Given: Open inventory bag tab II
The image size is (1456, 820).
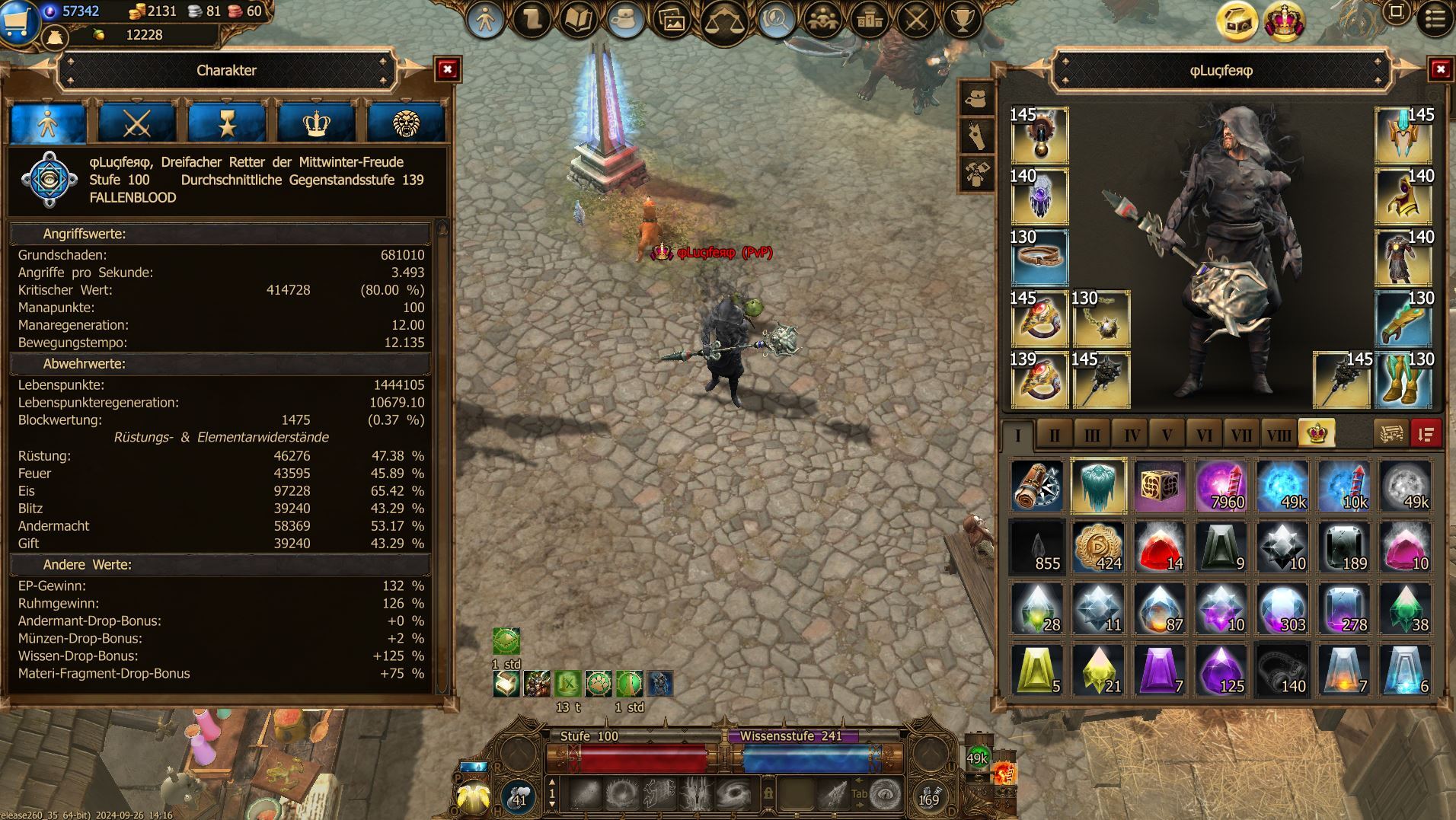Looking at the screenshot, I should (1055, 435).
